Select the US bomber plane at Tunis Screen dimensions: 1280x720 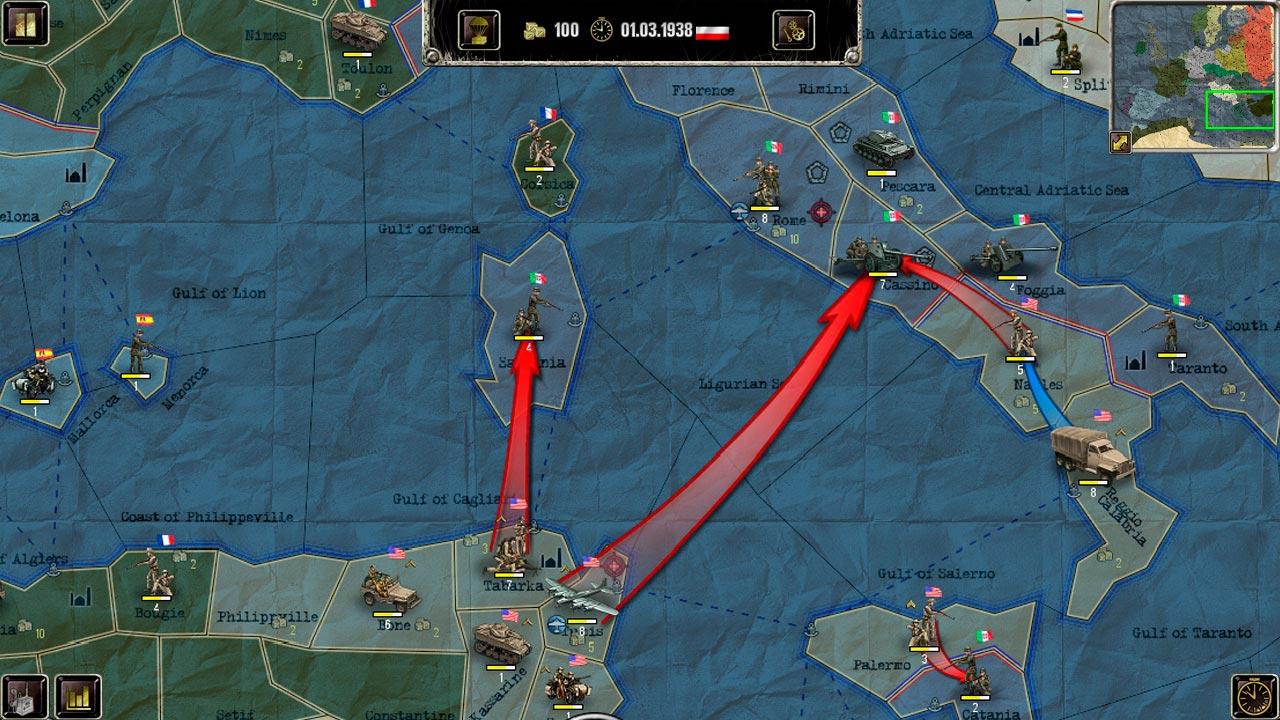pos(583,600)
